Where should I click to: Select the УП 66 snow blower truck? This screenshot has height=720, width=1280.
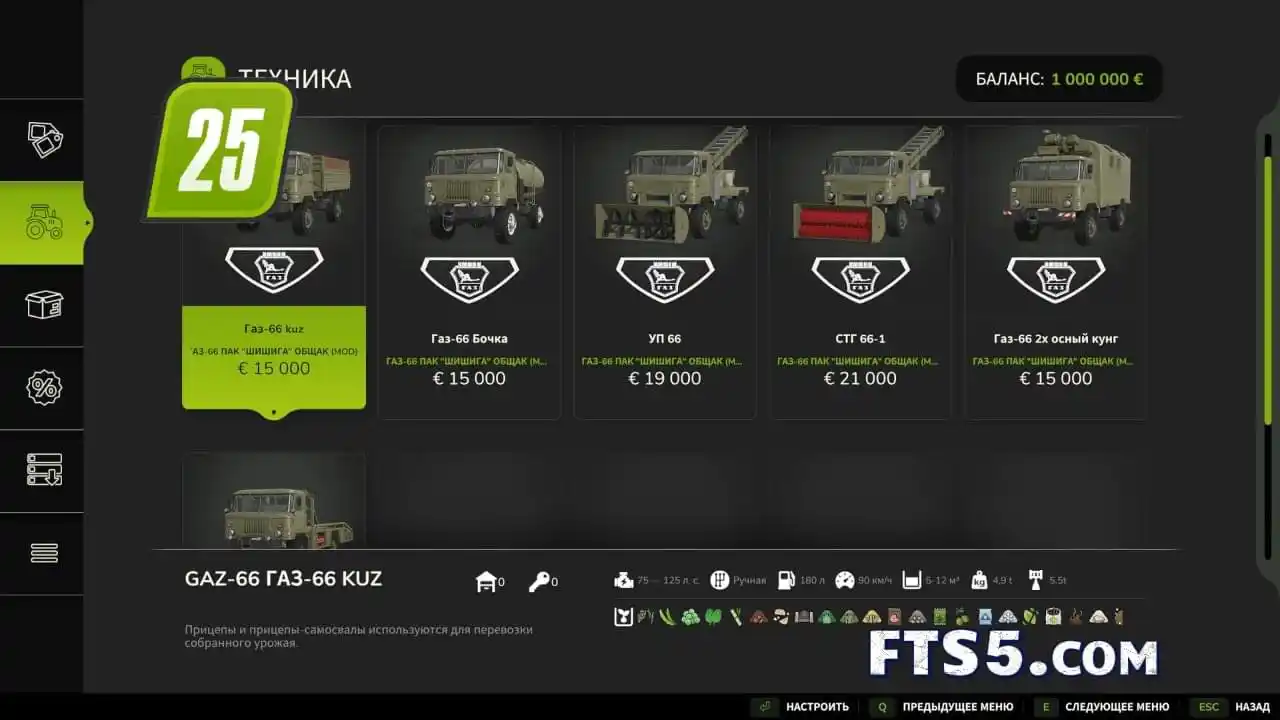(x=665, y=272)
